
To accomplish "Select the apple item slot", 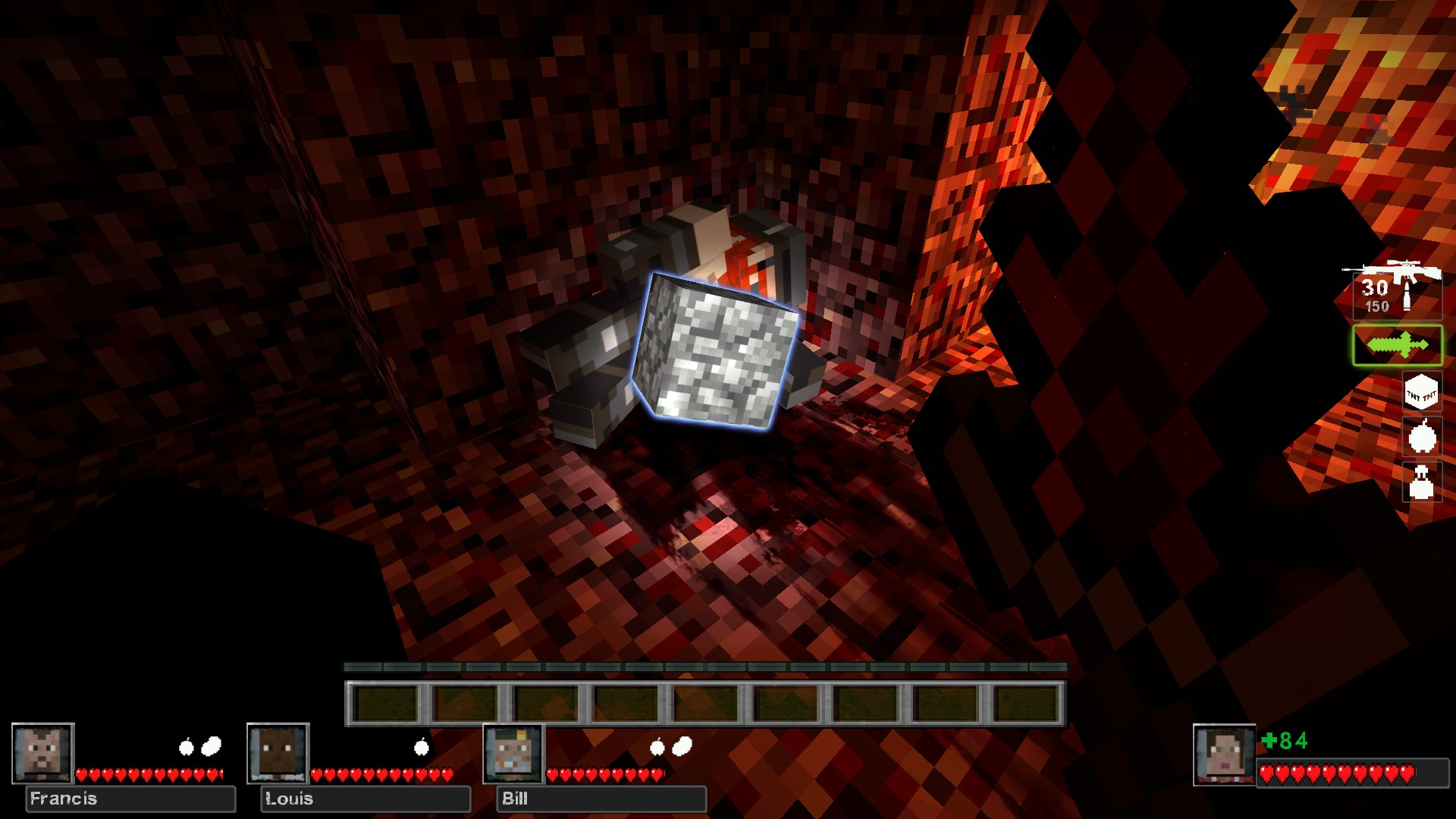I will 1421,438.
